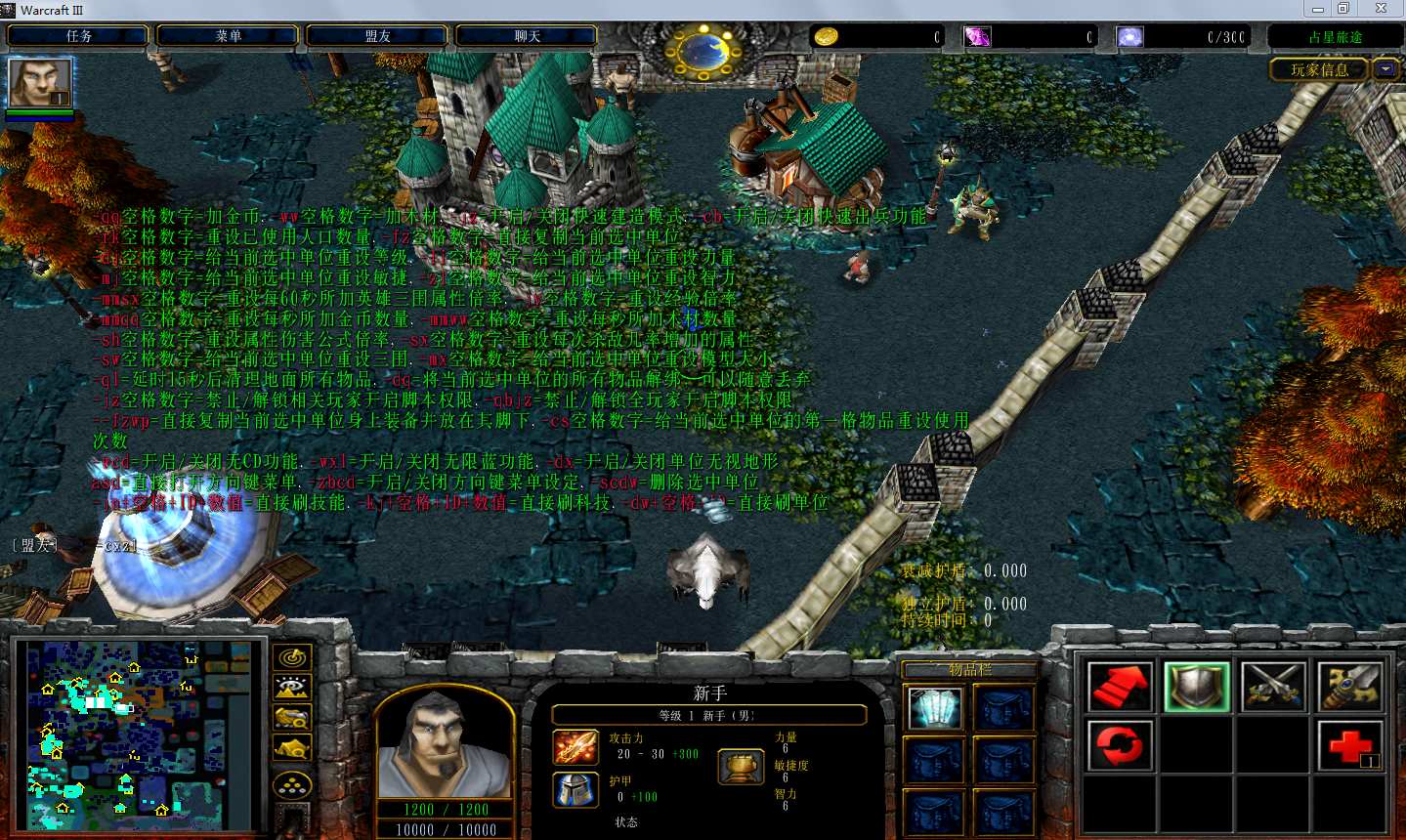Expand the player info dropdown arrow

pyautogui.click(x=1385, y=69)
